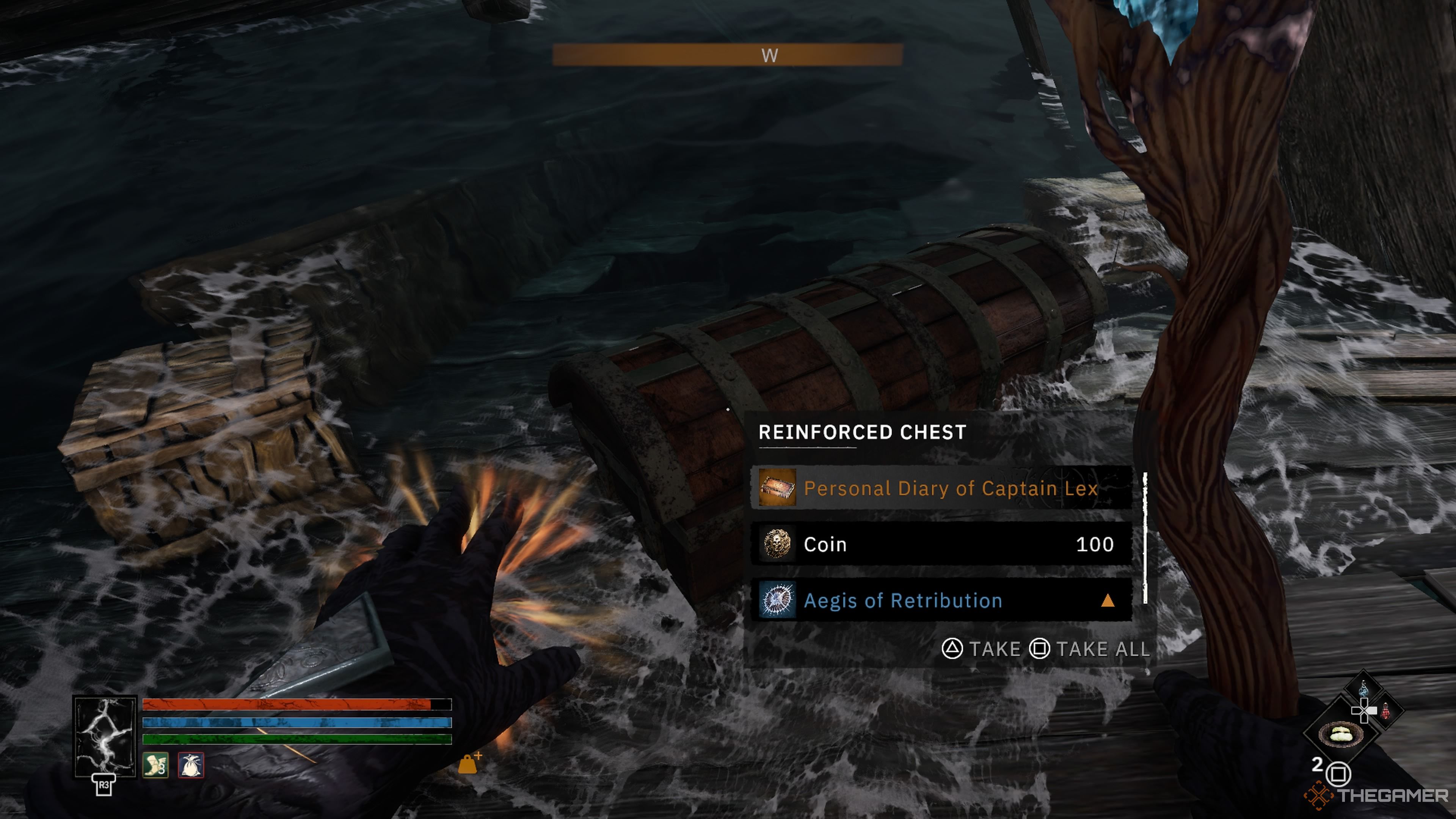Select the red potion quick slot
The image size is (1456, 819).
tap(1386, 711)
